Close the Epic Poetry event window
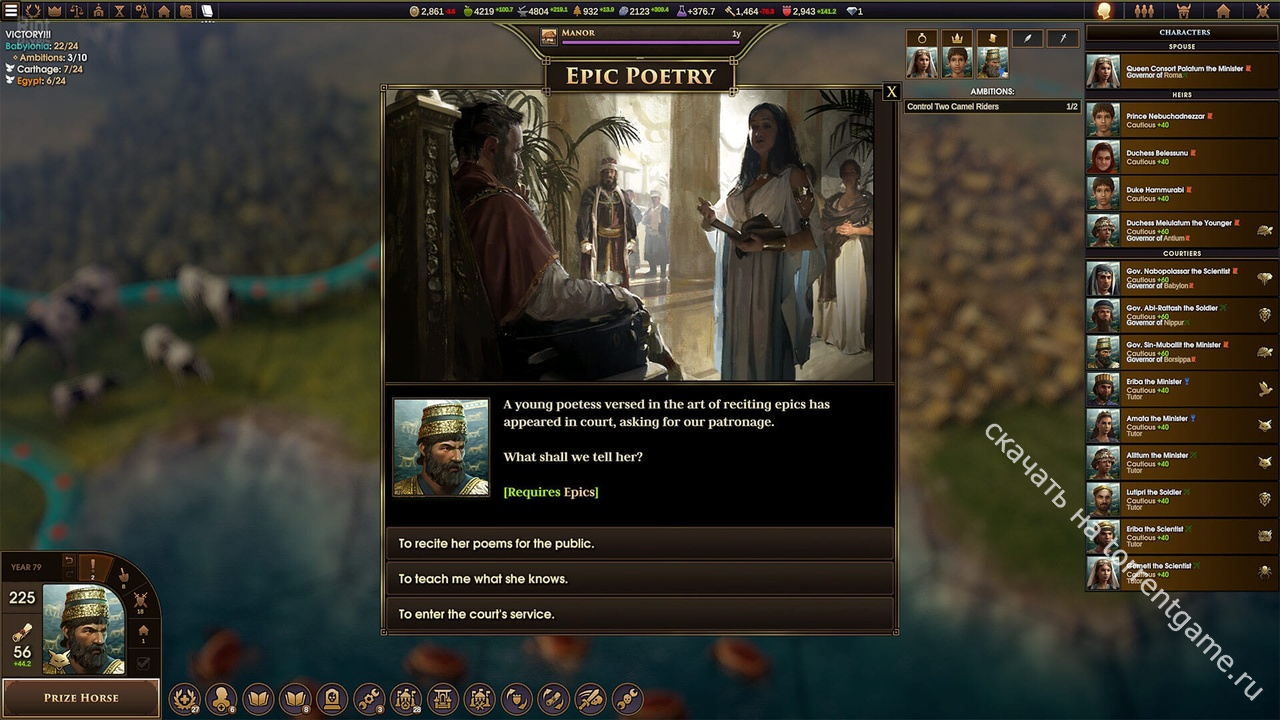The image size is (1280, 720). 891,92
